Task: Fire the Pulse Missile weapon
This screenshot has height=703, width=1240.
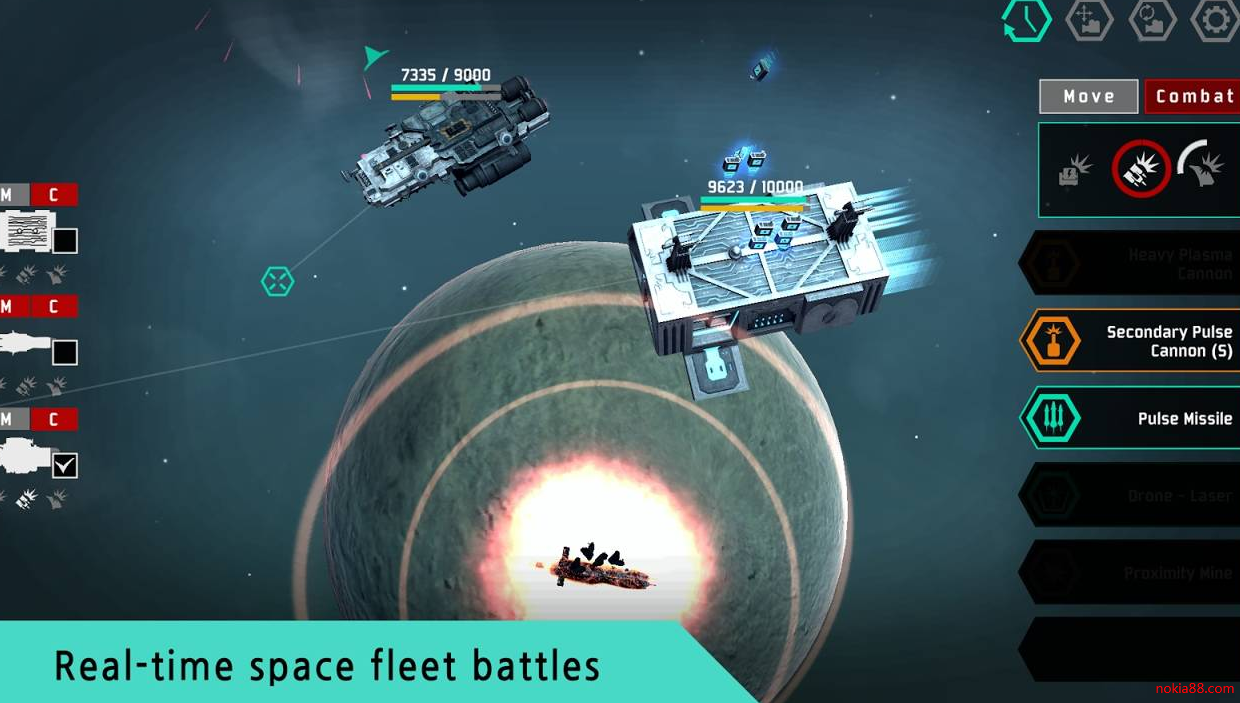Action: tap(1130, 418)
